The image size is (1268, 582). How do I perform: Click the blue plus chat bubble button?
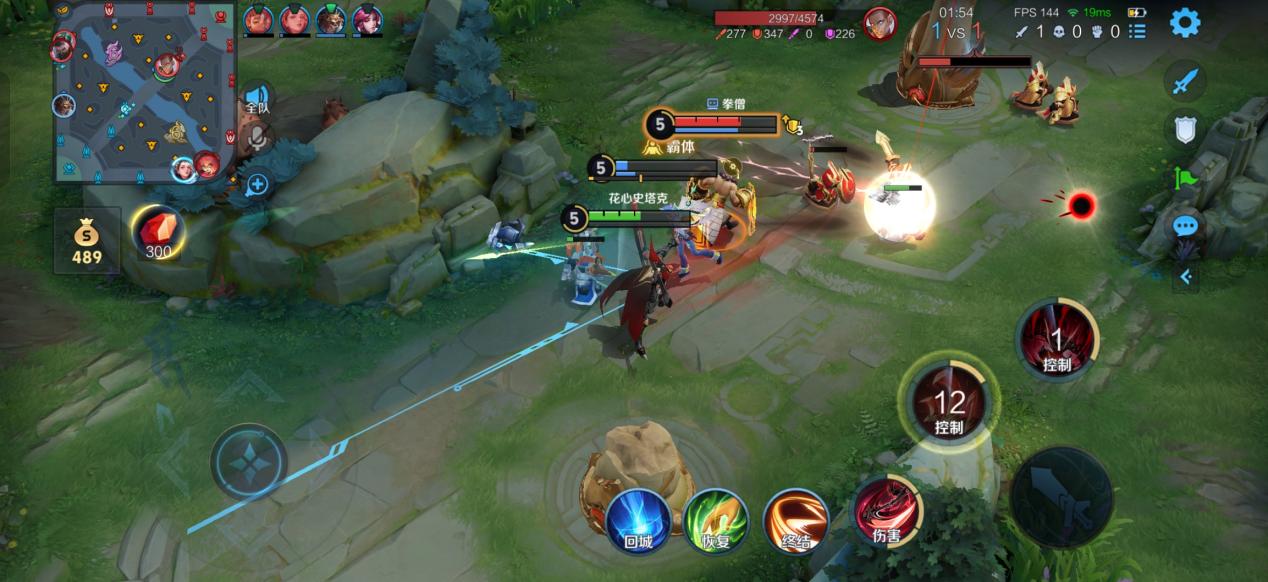point(257,184)
